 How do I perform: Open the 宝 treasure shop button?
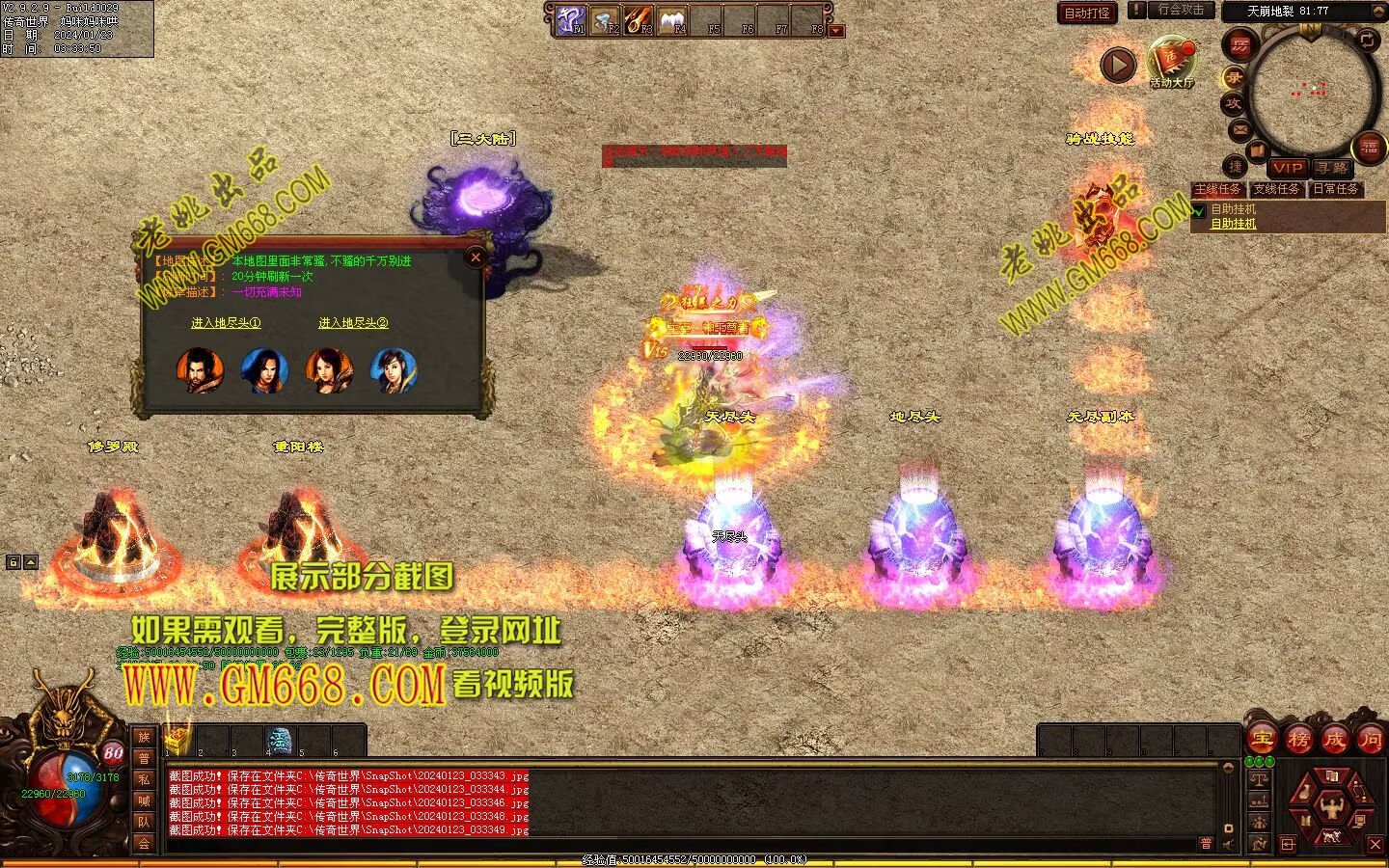[1263, 740]
